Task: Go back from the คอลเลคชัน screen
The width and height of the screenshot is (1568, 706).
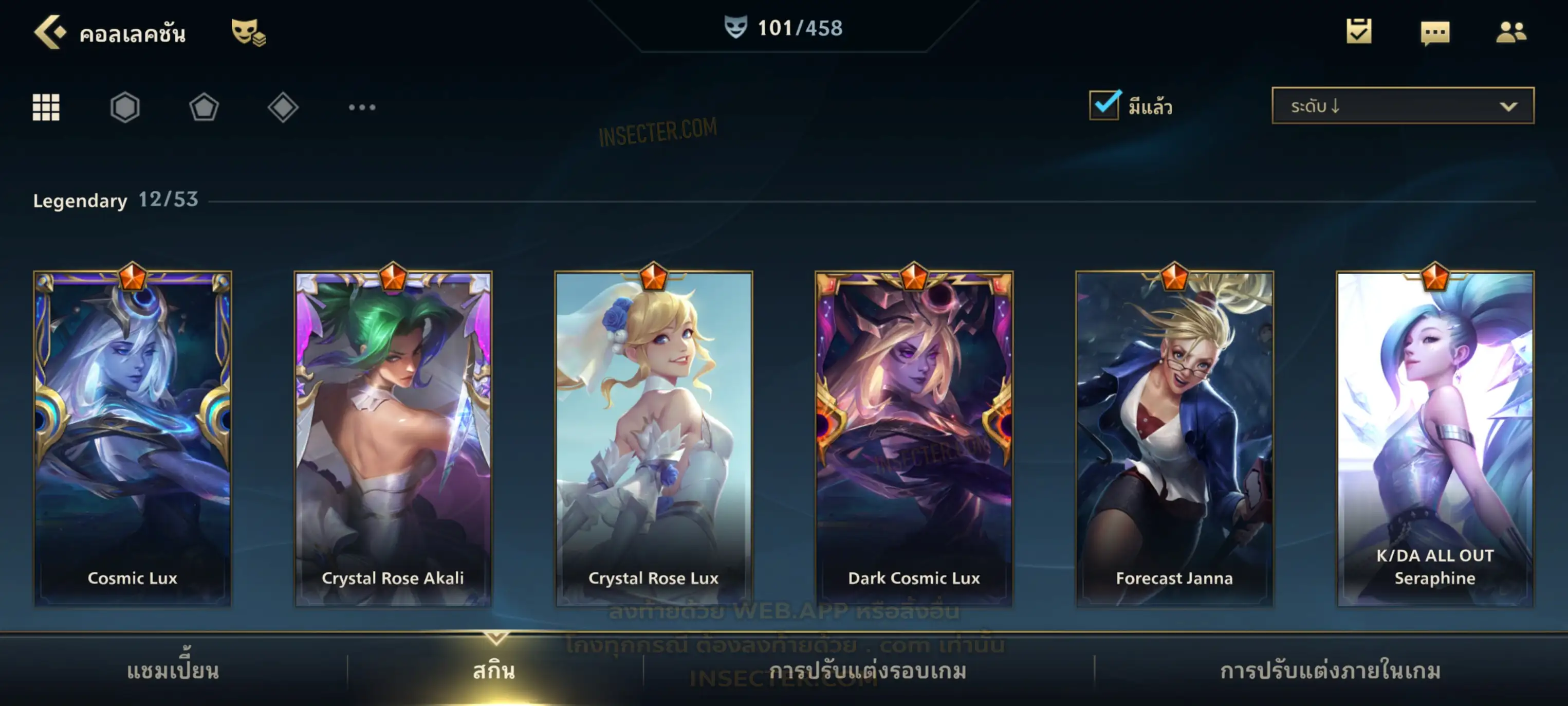Action: (50, 32)
